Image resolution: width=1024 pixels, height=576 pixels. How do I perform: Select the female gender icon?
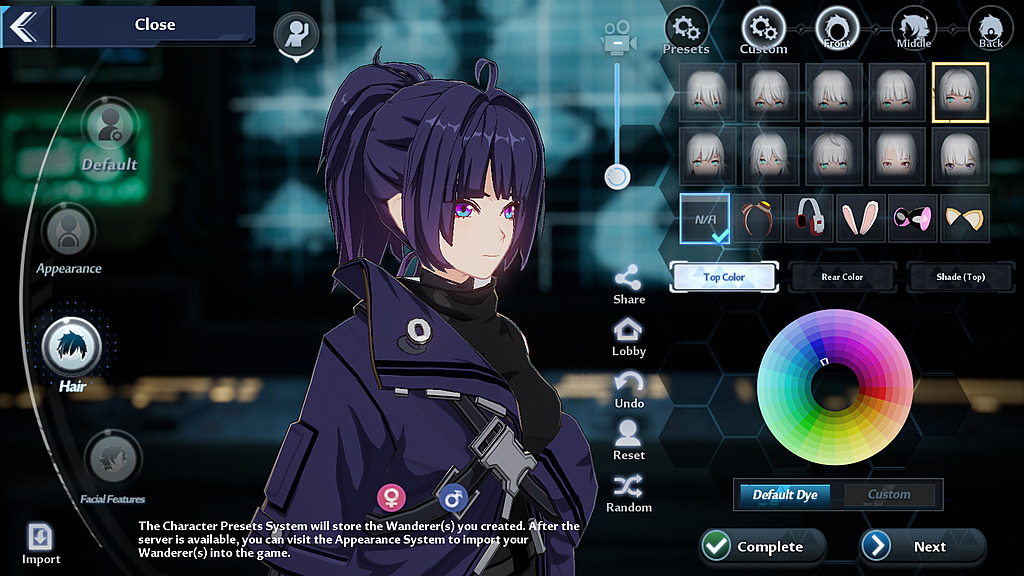(391, 496)
